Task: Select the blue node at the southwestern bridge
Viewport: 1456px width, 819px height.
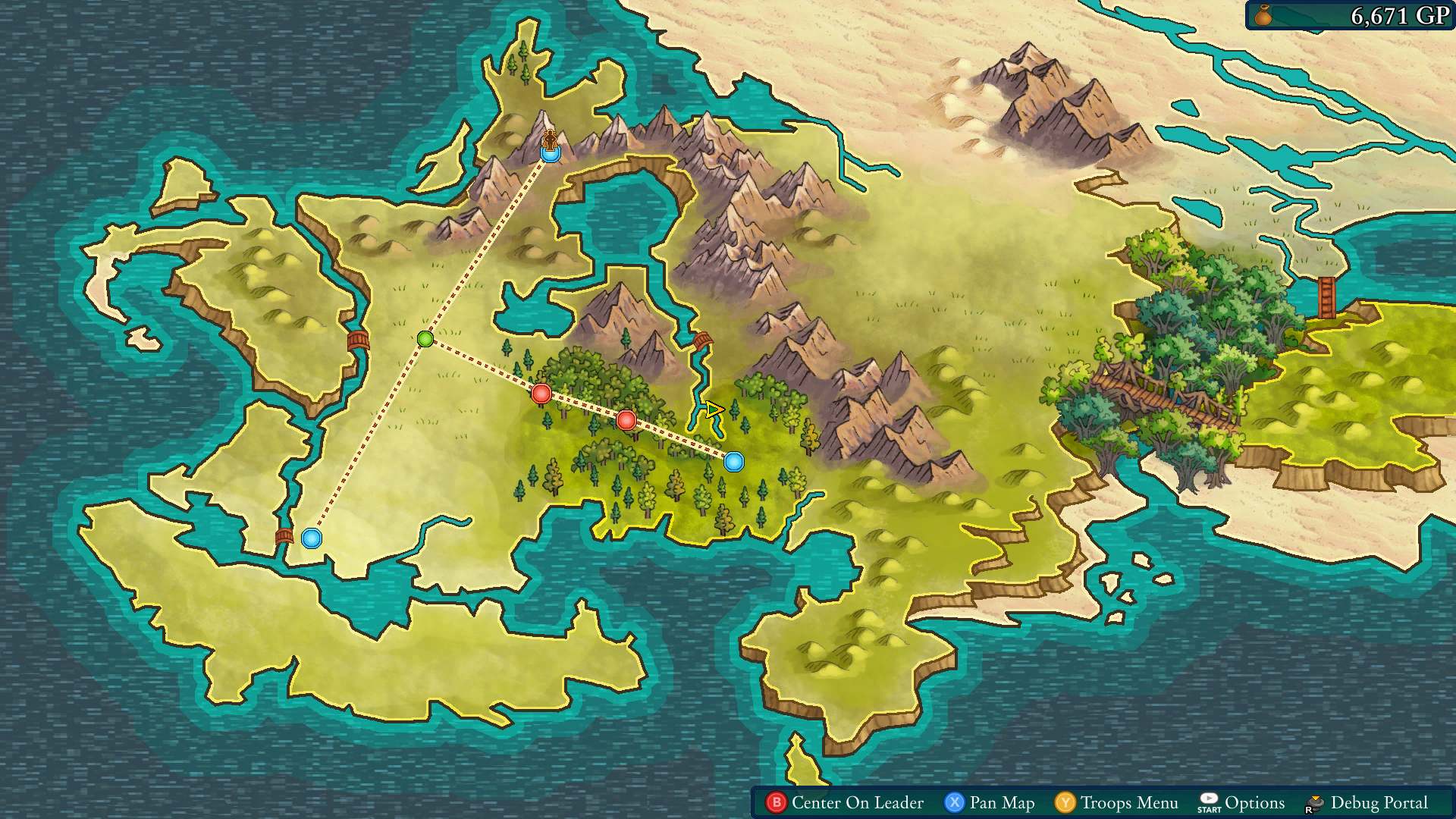Action: click(312, 538)
